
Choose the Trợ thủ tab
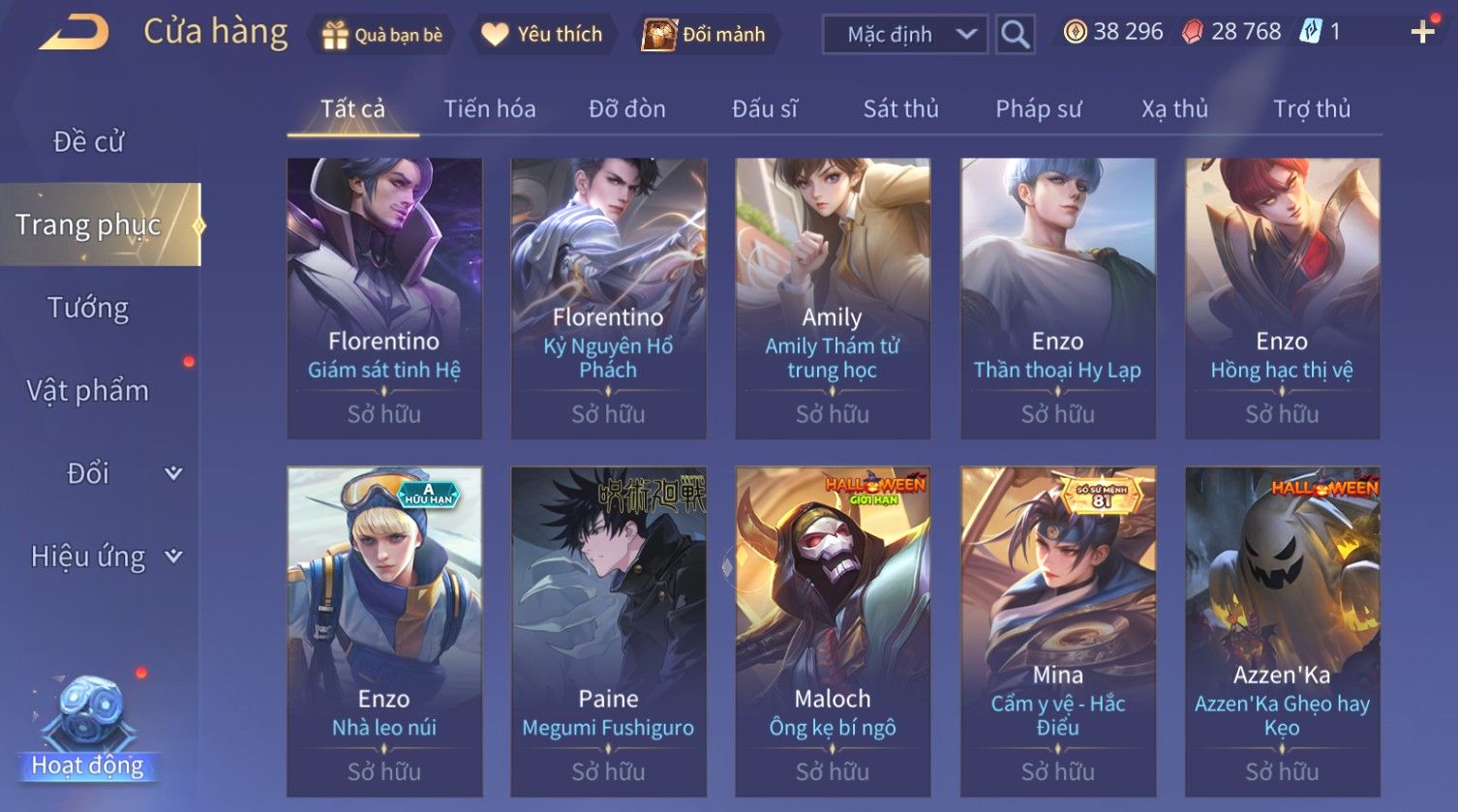tap(1311, 109)
